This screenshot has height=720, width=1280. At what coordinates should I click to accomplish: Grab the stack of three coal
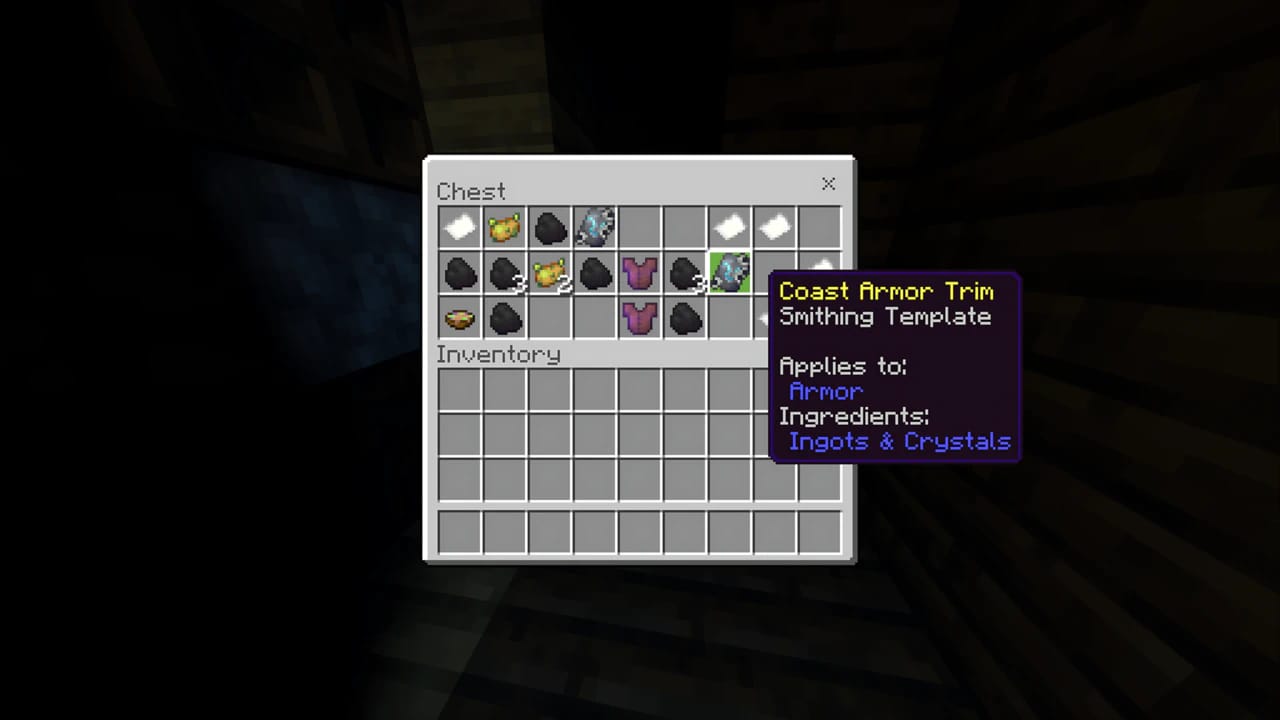coord(504,272)
